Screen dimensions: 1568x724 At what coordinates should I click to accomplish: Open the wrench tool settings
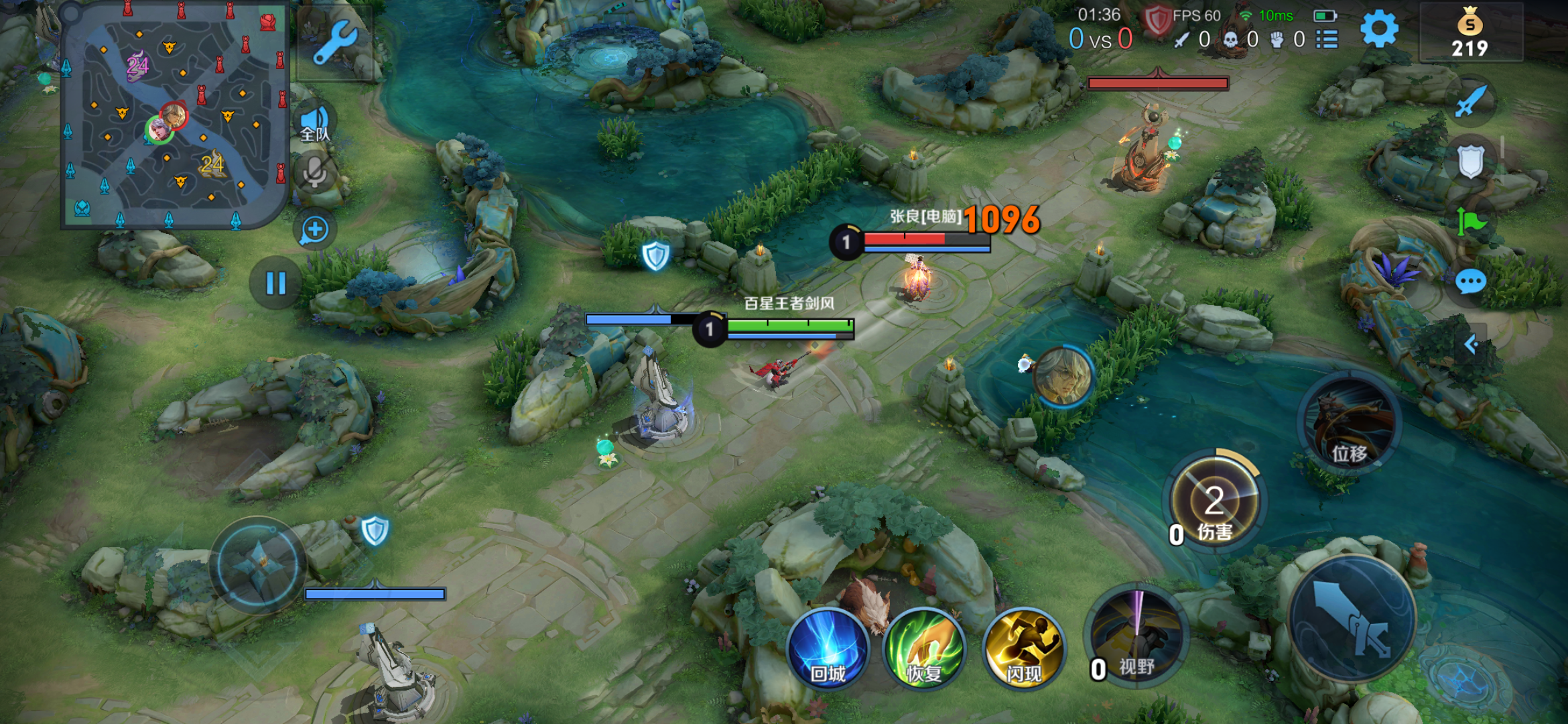coord(334,42)
